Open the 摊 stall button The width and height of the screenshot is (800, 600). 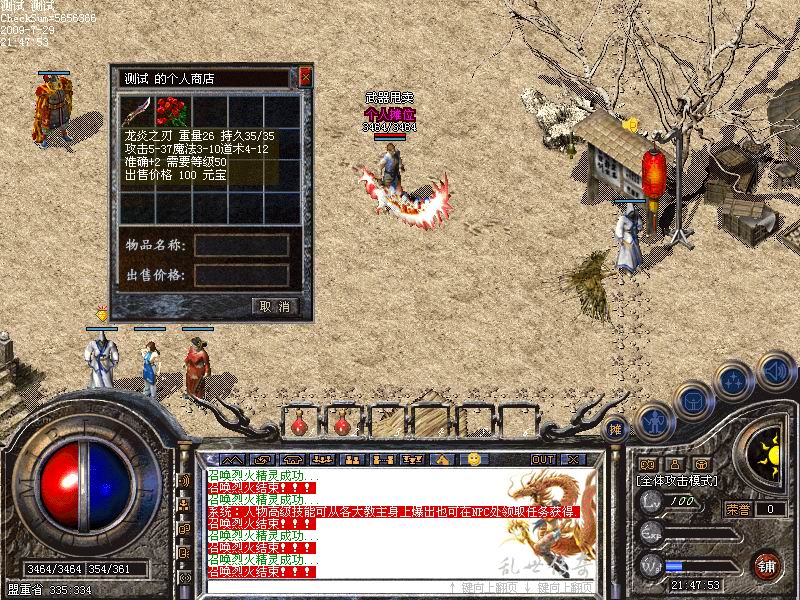pos(617,429)
